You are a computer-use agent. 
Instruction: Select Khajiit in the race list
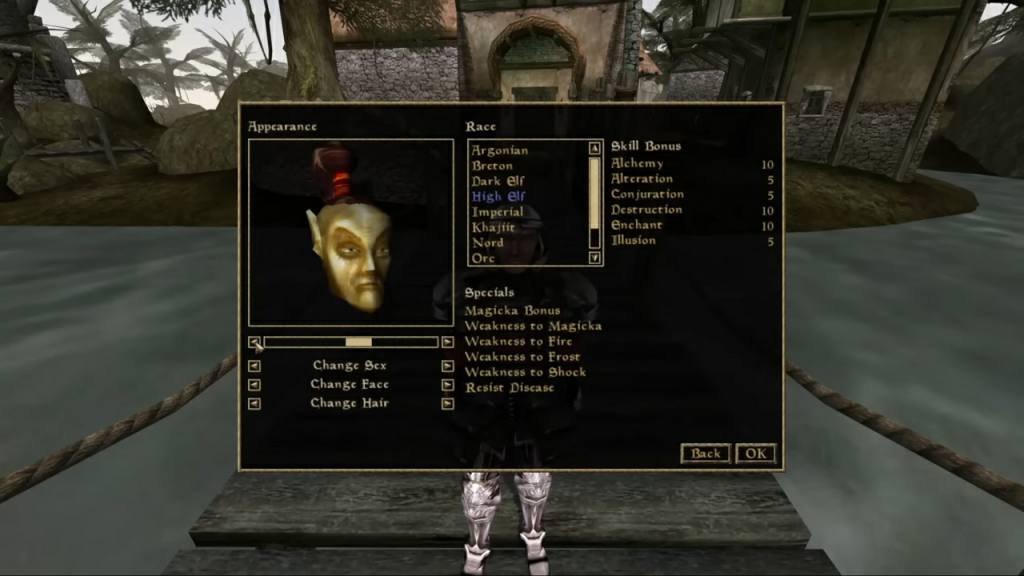pos(495,228)
